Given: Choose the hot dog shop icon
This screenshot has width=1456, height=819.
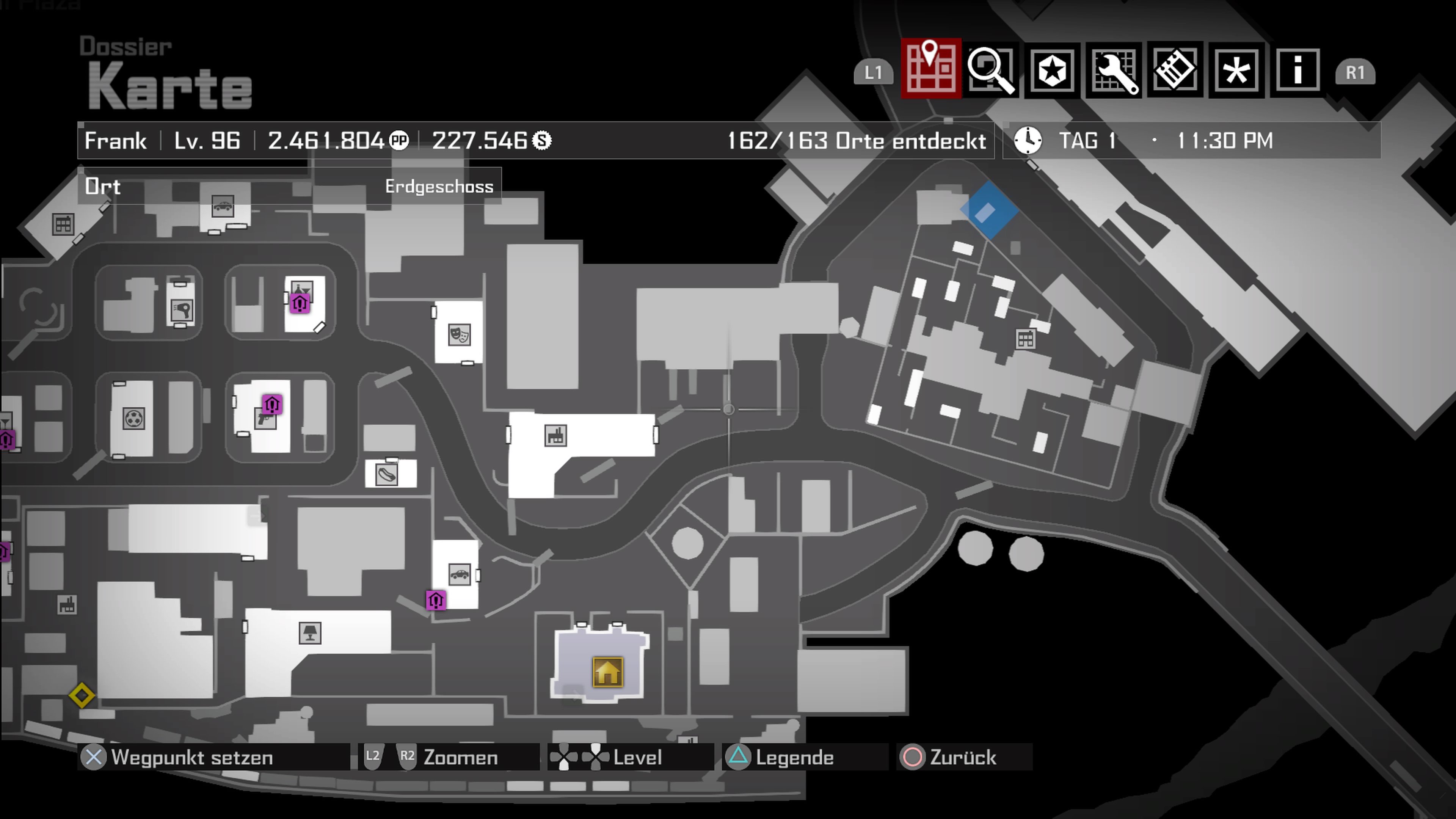Looking at the screenshot, I should click(x=387, y=474).
